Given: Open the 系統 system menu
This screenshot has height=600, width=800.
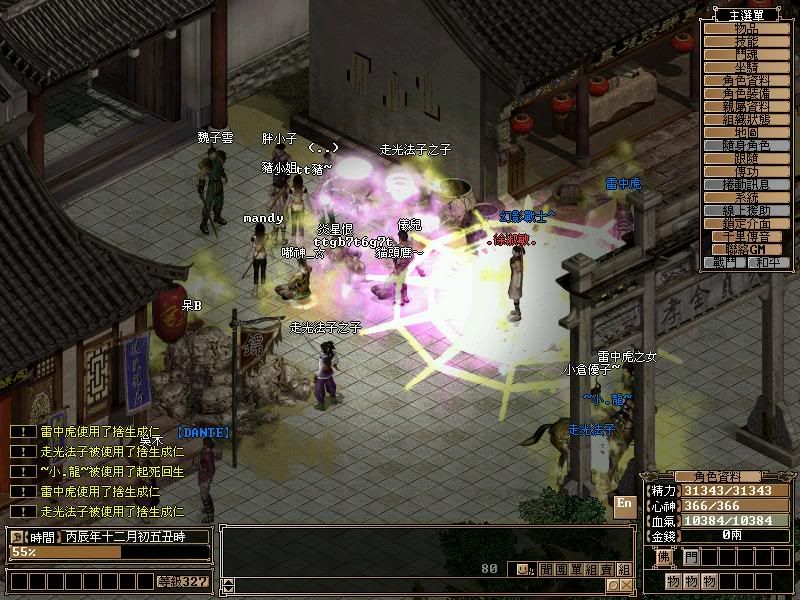Looking at the screenshot, I should [746, 198].
